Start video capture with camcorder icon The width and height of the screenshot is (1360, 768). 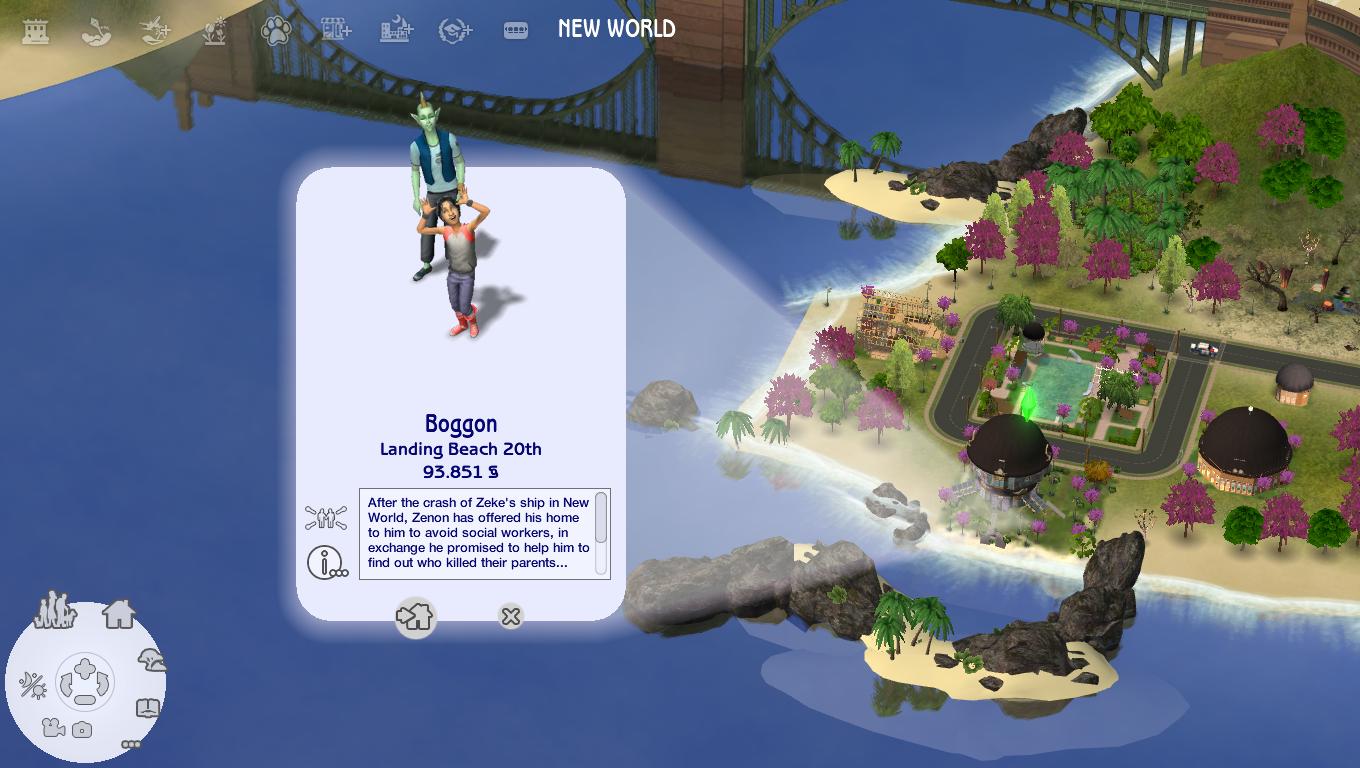(54, 729)
